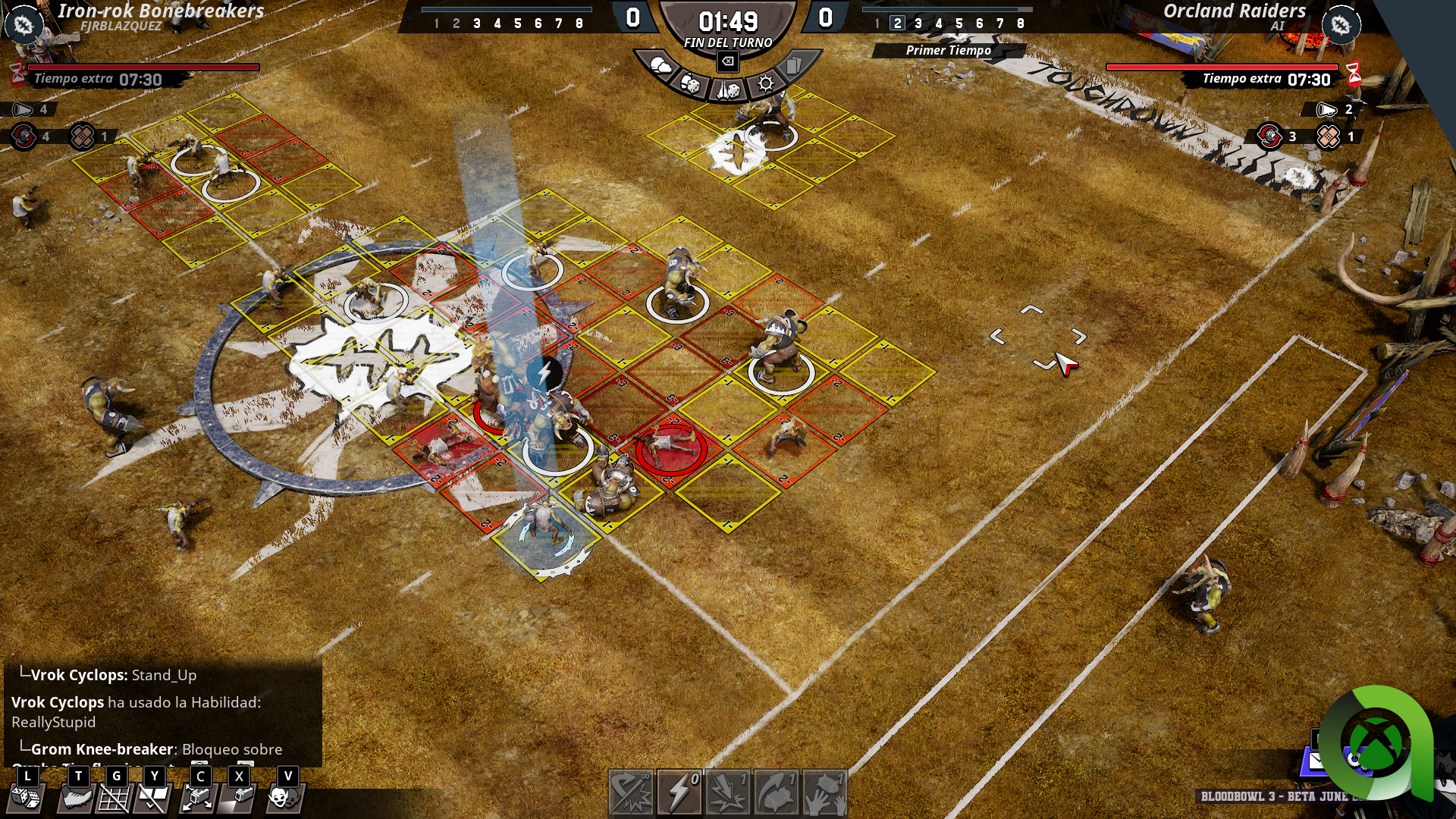
Task: Toggle the camera spotlight option
Action: [x=239, y=796]
